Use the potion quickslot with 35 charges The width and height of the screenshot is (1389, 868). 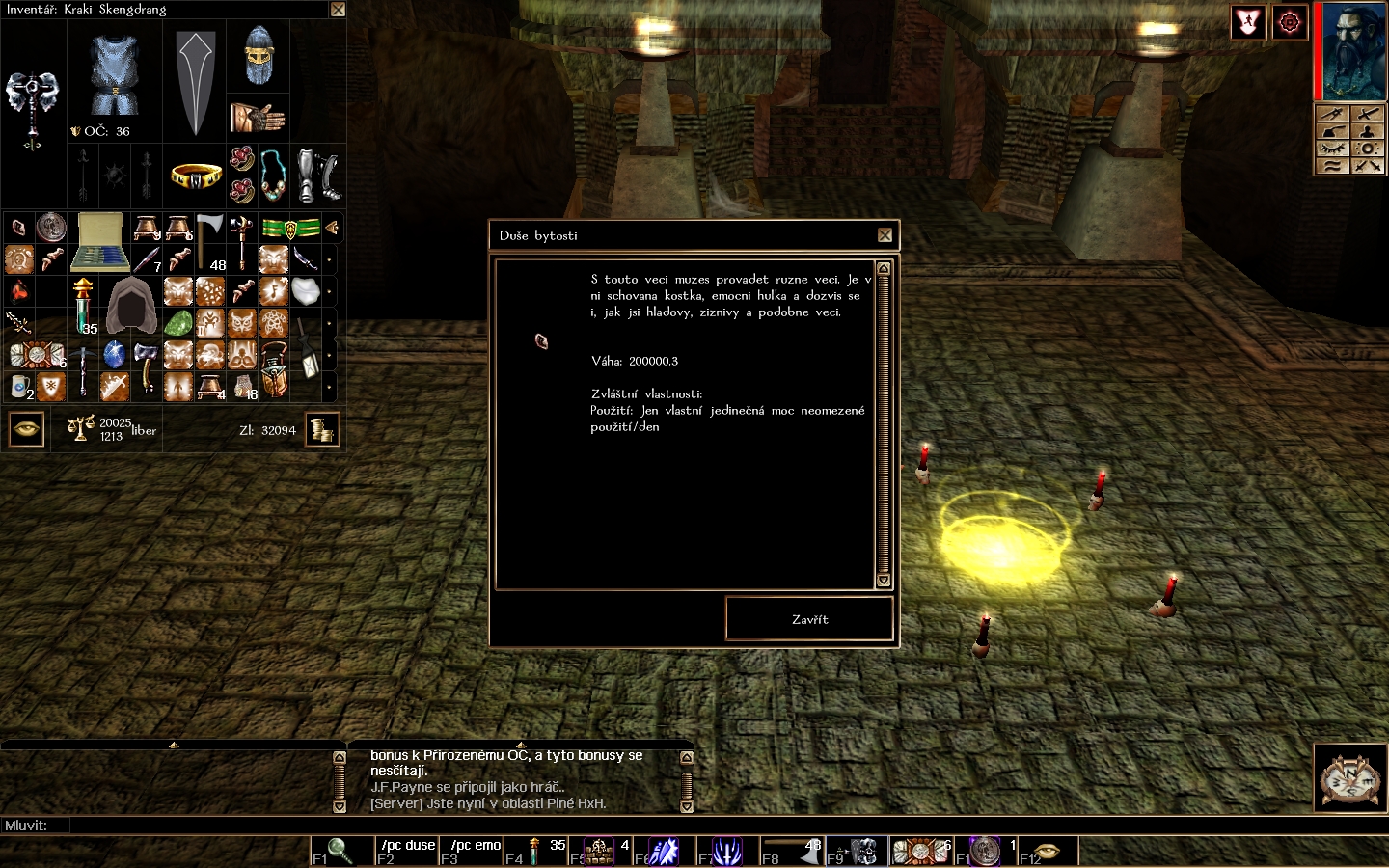click(x=535, y=851)
